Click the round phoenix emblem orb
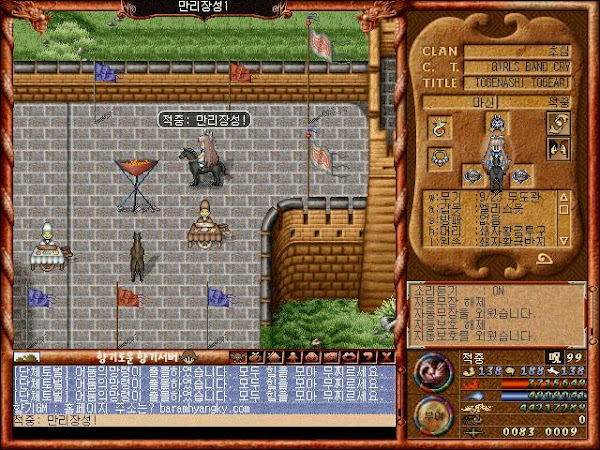600x450 pixels. click(x=435, y=372)
